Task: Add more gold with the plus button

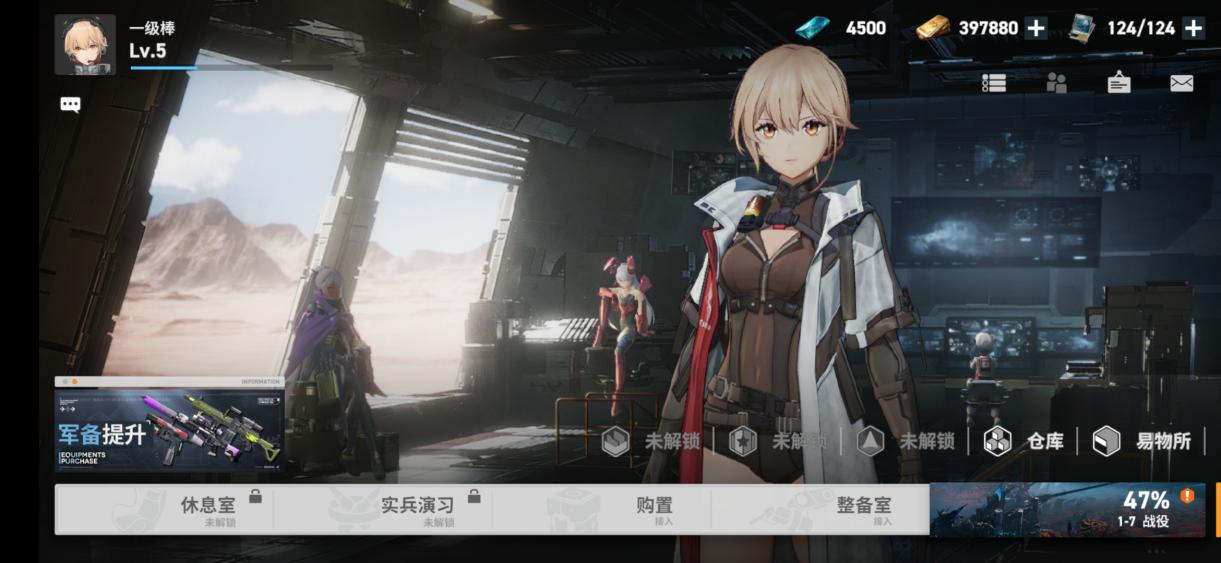Action: click(1036, 28)
